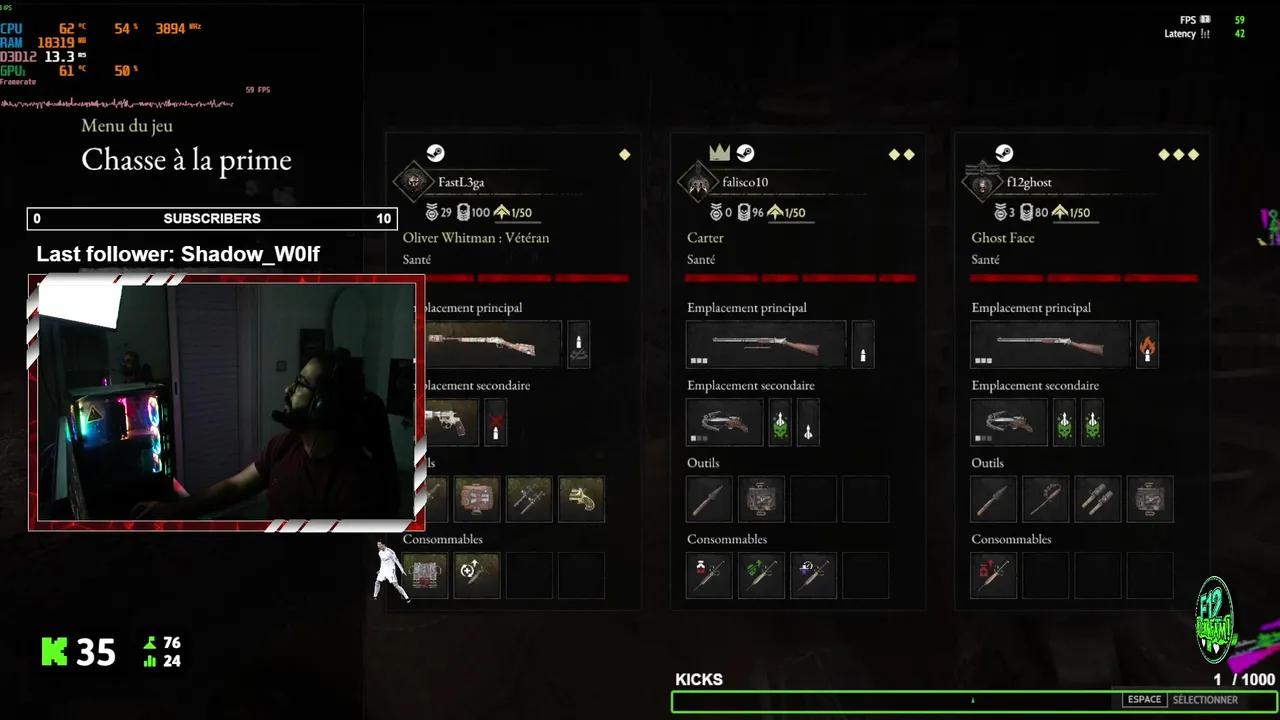Select f12ghost's red vitality syringe consumable
This screenshot has width=1280, height=720.
tap(994, 575)
